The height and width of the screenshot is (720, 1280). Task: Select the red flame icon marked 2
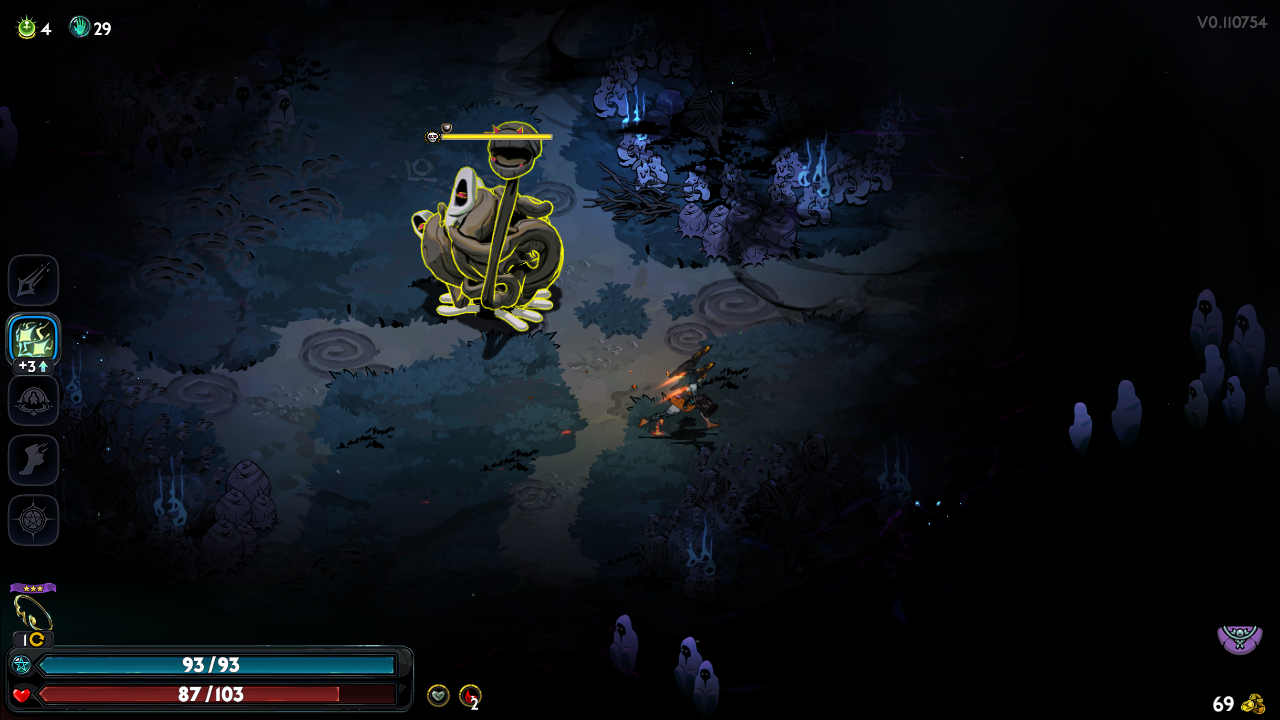coord(469,695)
